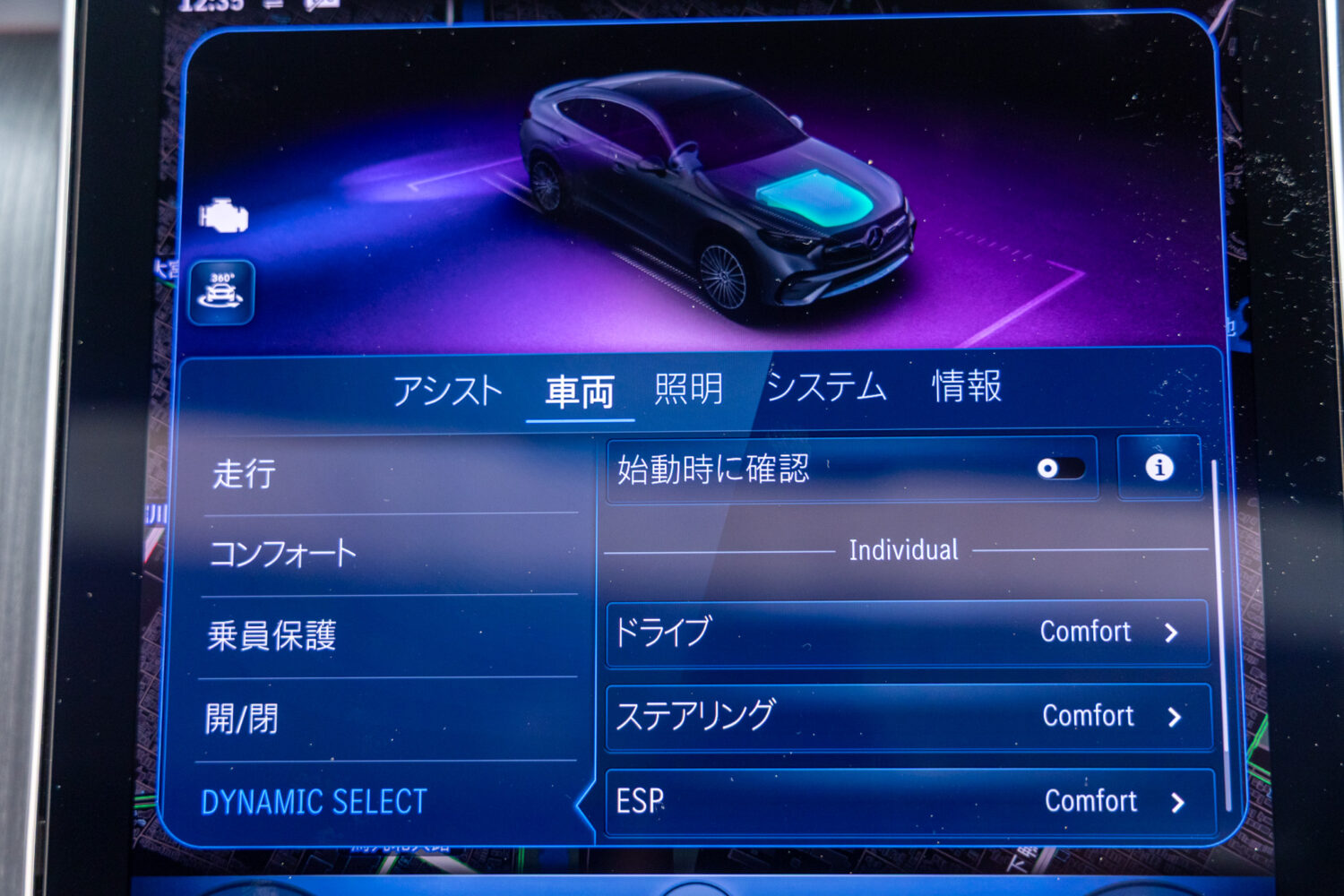
Task: Open the 360° camera view
Action: (x=224, y=293)
